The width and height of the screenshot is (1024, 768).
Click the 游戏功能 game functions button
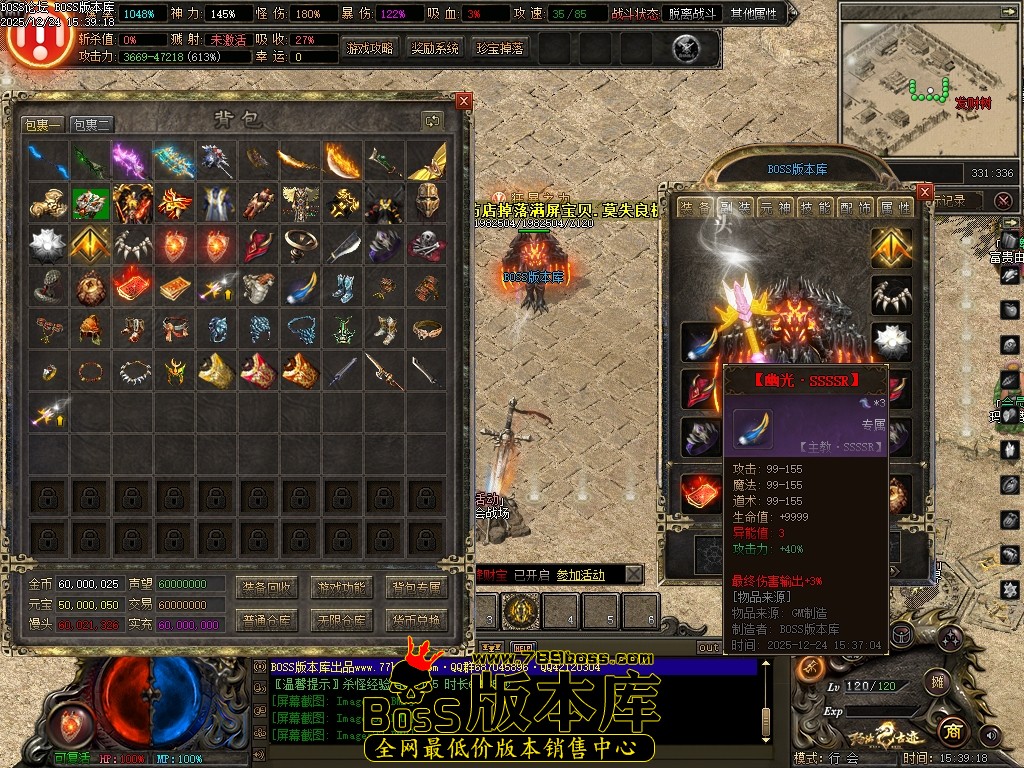(x=342, y=586)
